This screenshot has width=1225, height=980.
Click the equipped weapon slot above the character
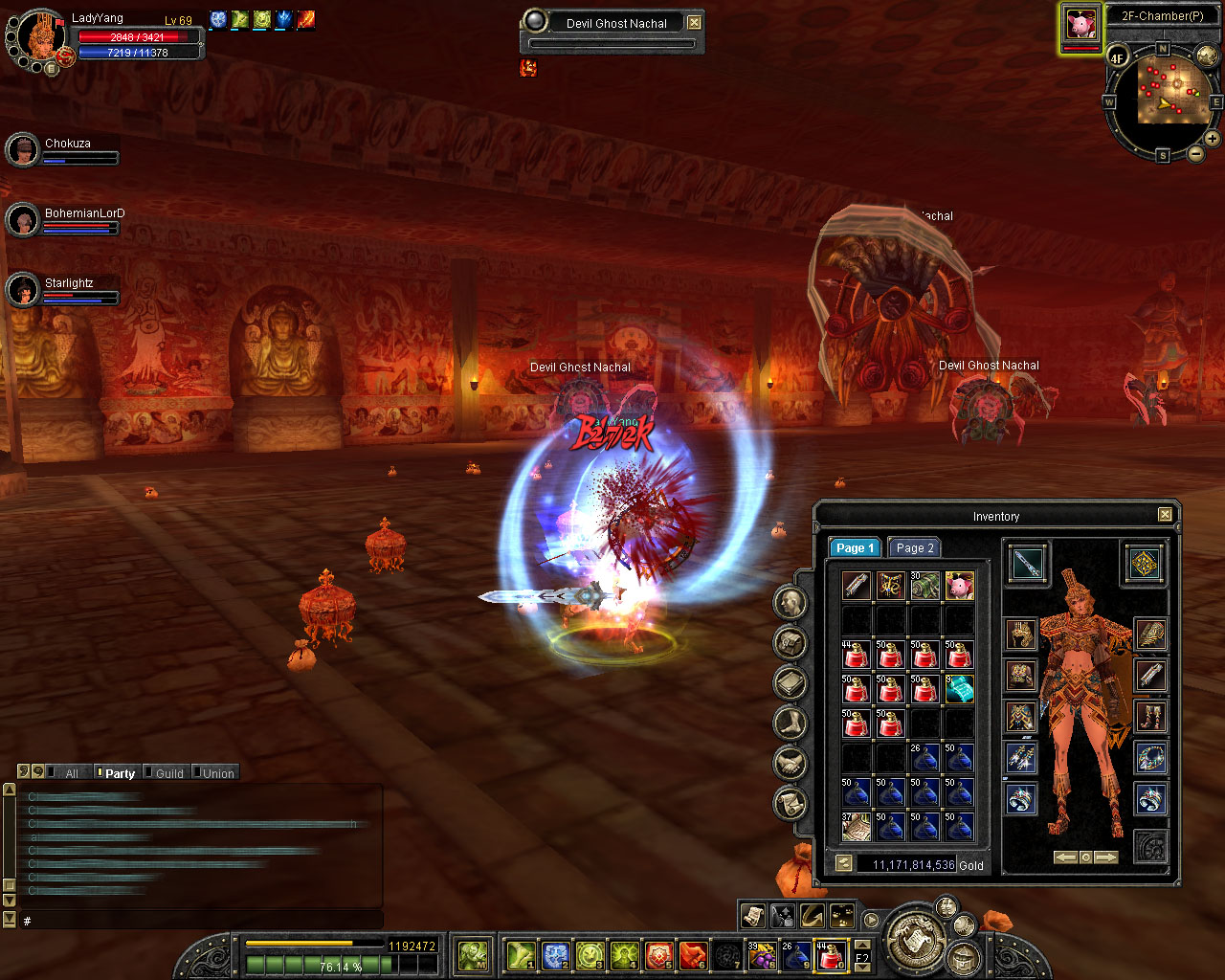(x=1027, y=563)
